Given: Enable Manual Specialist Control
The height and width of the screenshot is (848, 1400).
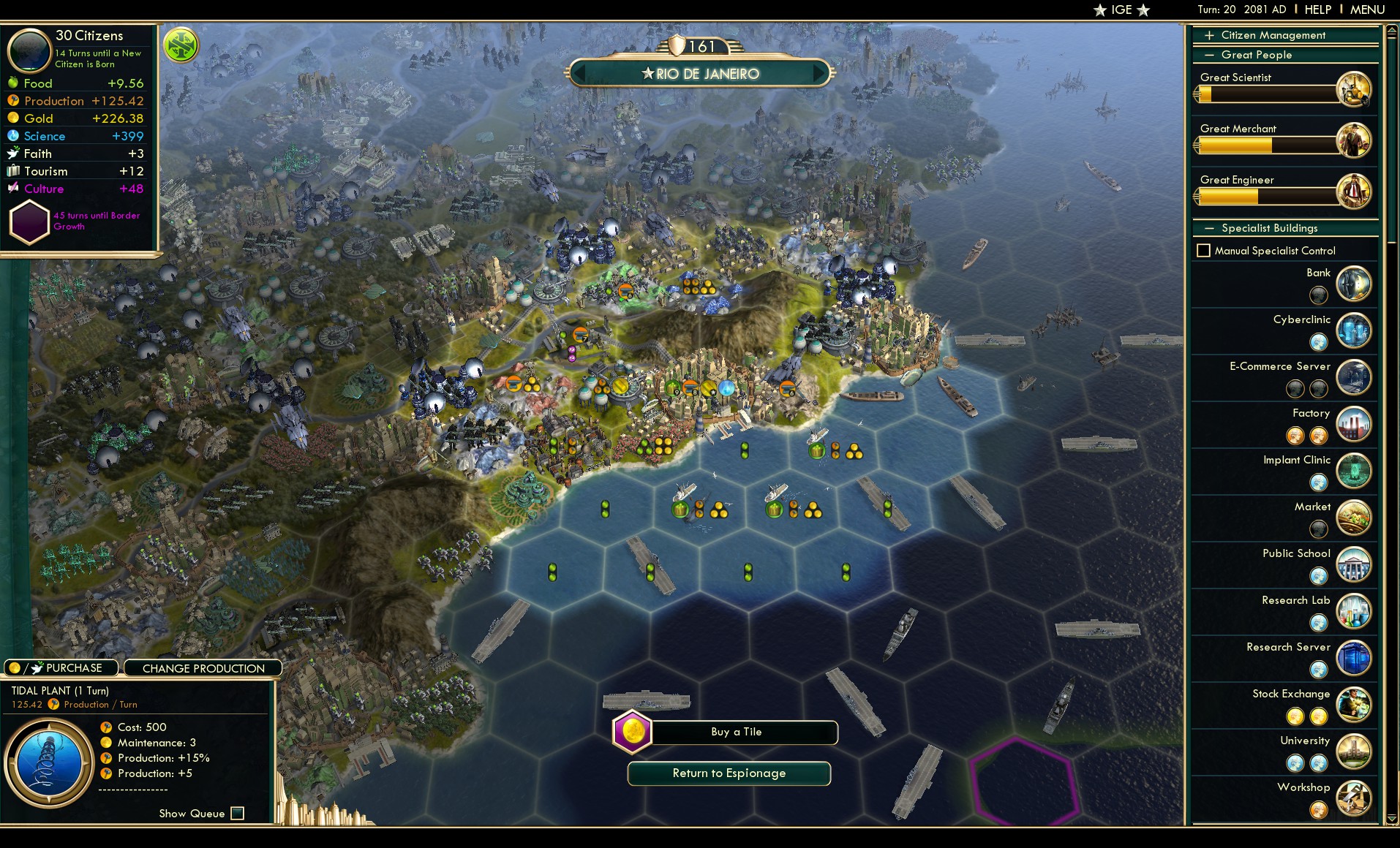Looking at the screenshot, I should pos(1204,251).
